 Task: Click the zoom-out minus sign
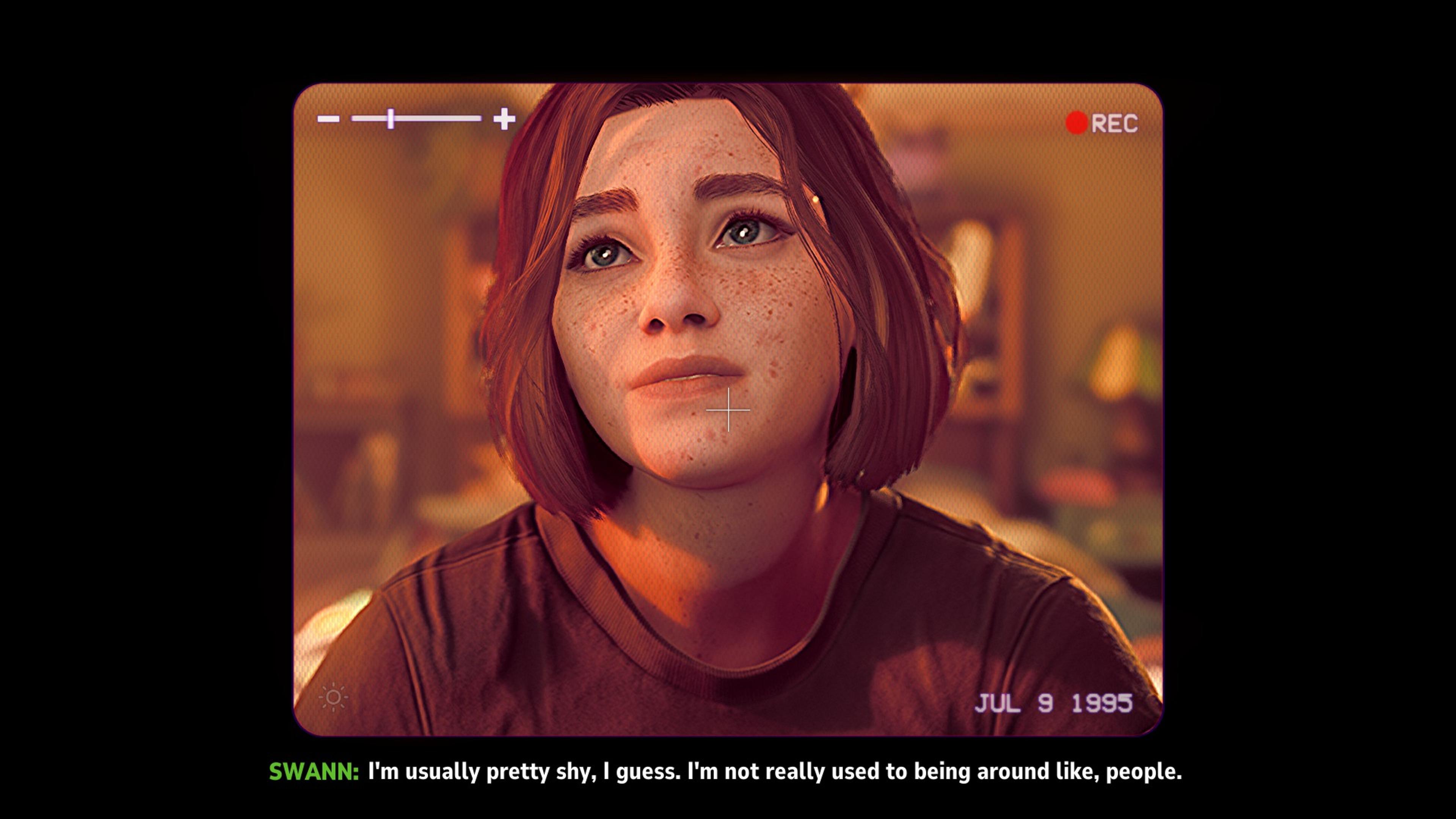[x=328, y=119]
